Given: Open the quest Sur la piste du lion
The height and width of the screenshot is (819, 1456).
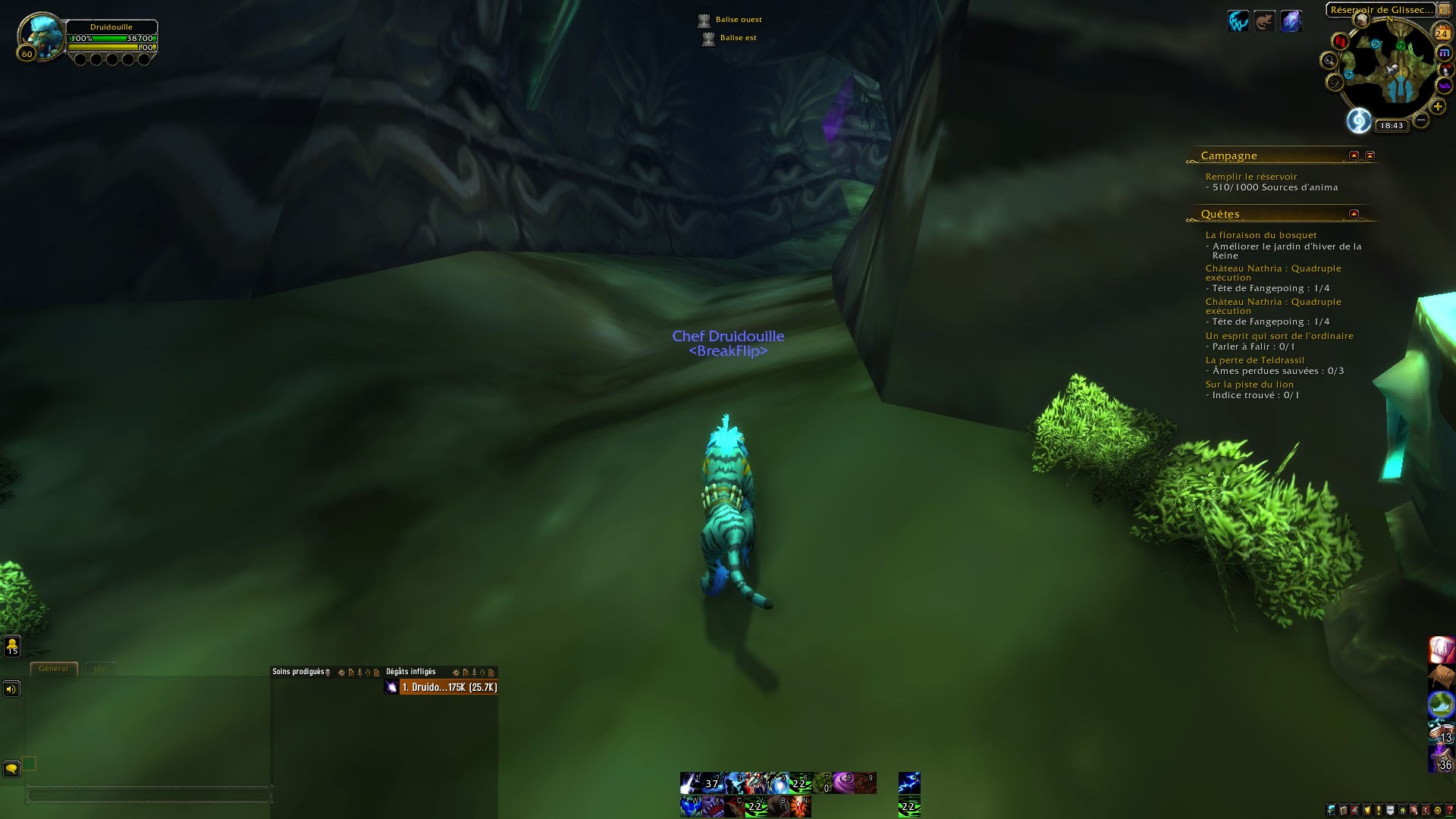Looking at the screenshot, I should tap(1250, 384).
